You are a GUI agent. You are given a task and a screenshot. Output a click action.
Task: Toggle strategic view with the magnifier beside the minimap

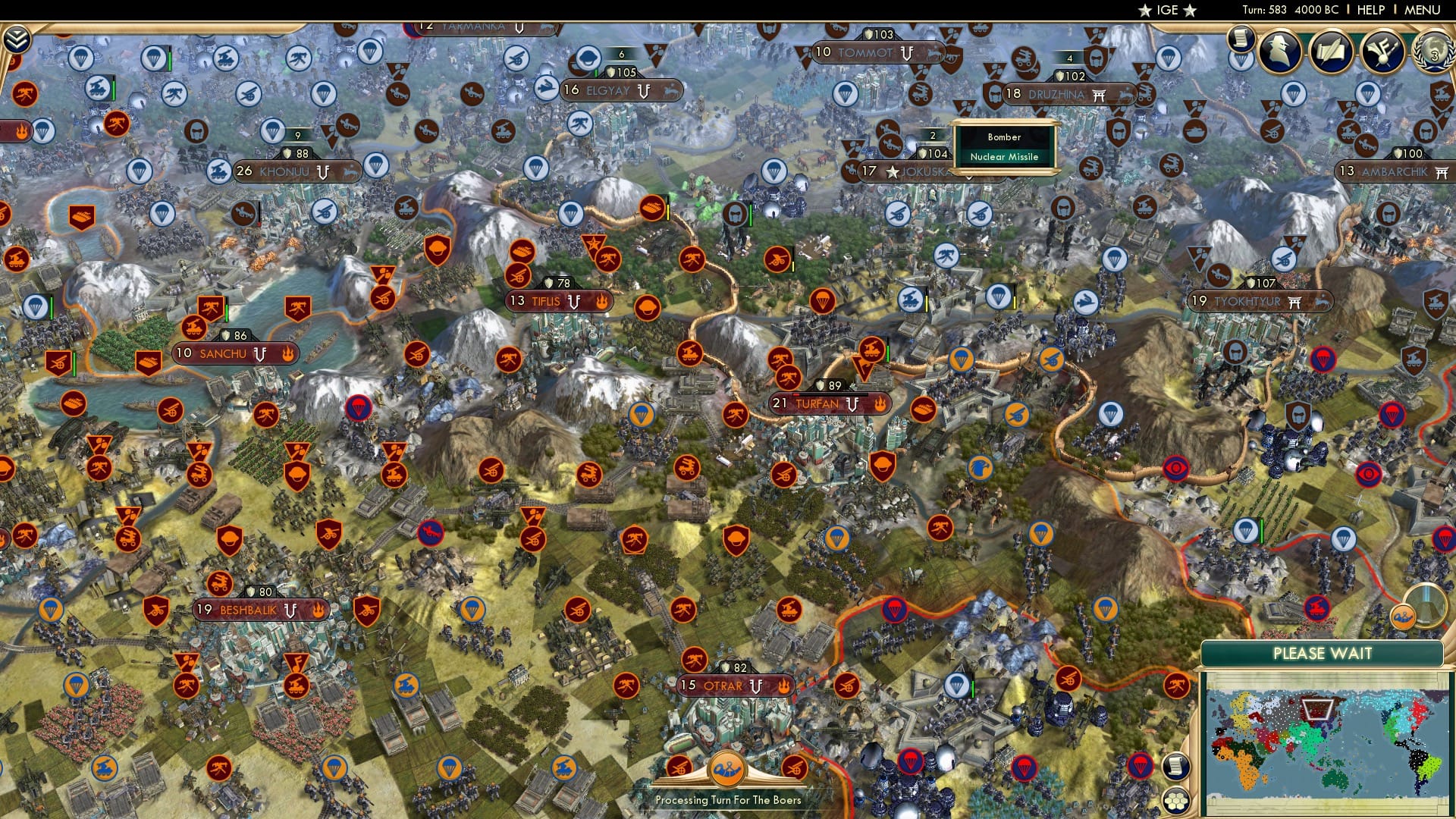point(1425,606)
